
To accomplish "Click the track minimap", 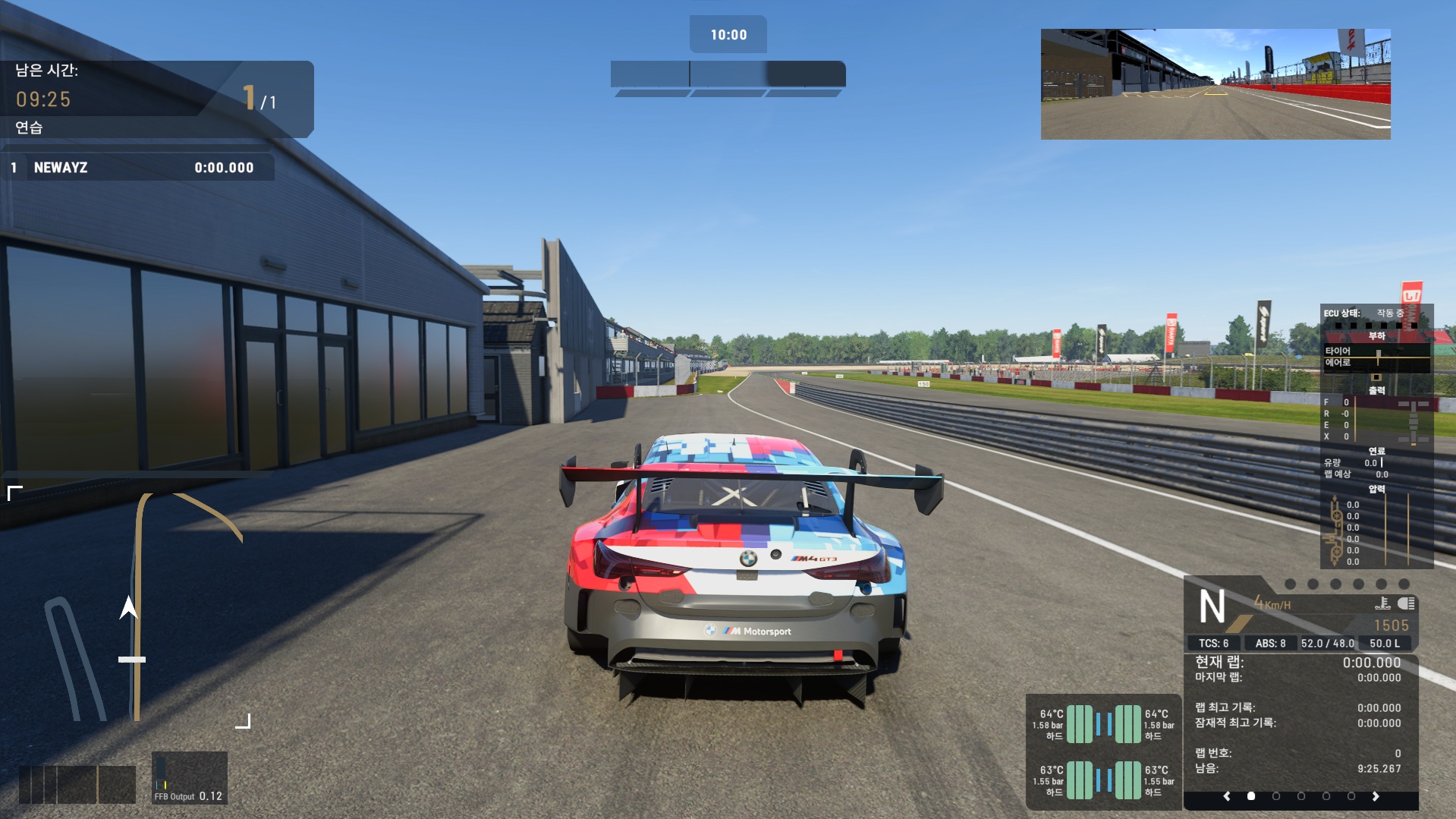I will click(129, 607).
